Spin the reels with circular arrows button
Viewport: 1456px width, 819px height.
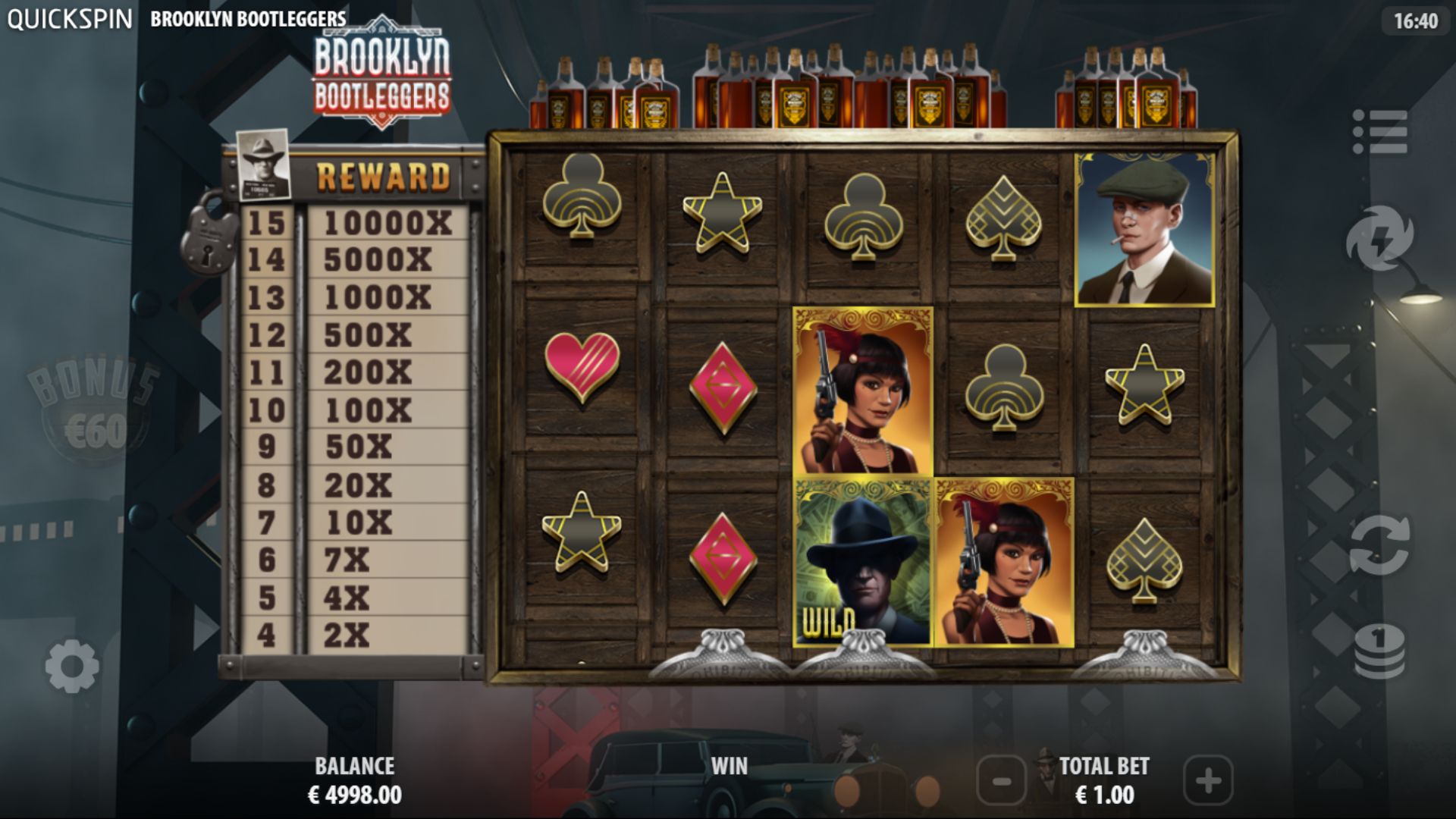[x=1379, y=544]
